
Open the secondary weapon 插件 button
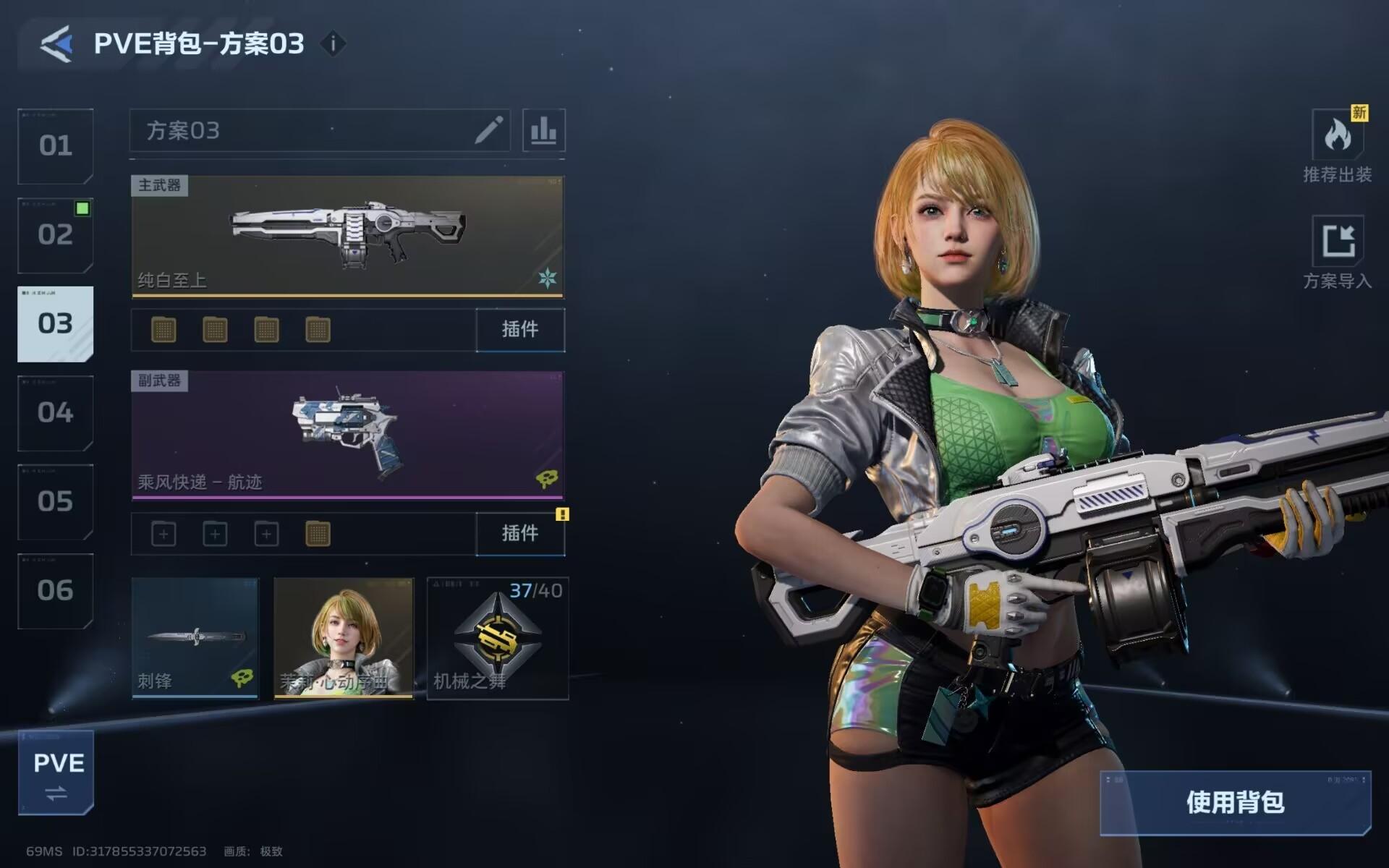click(520, 534)
